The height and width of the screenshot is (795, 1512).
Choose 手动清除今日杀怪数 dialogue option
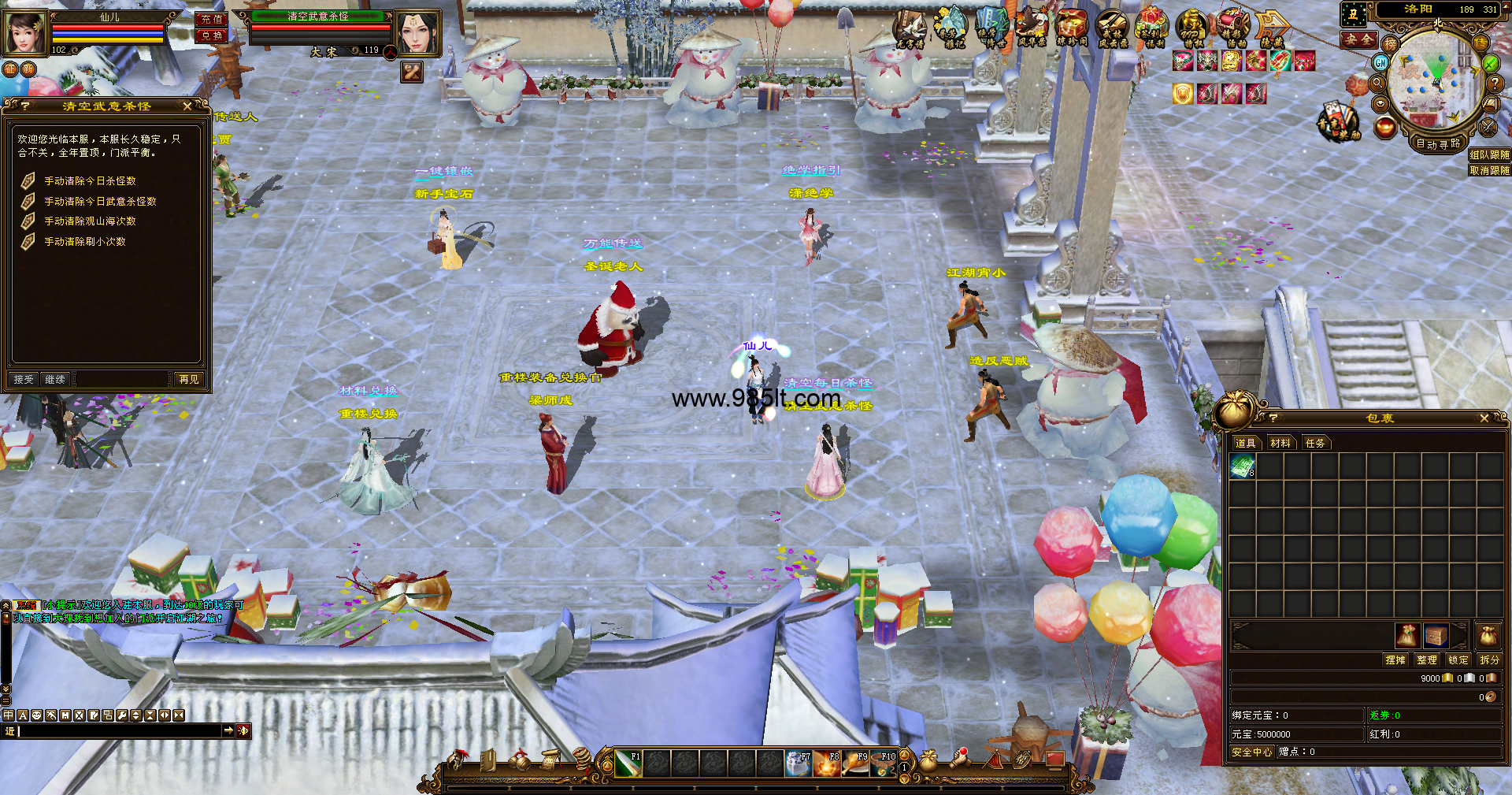coord(90,181)
